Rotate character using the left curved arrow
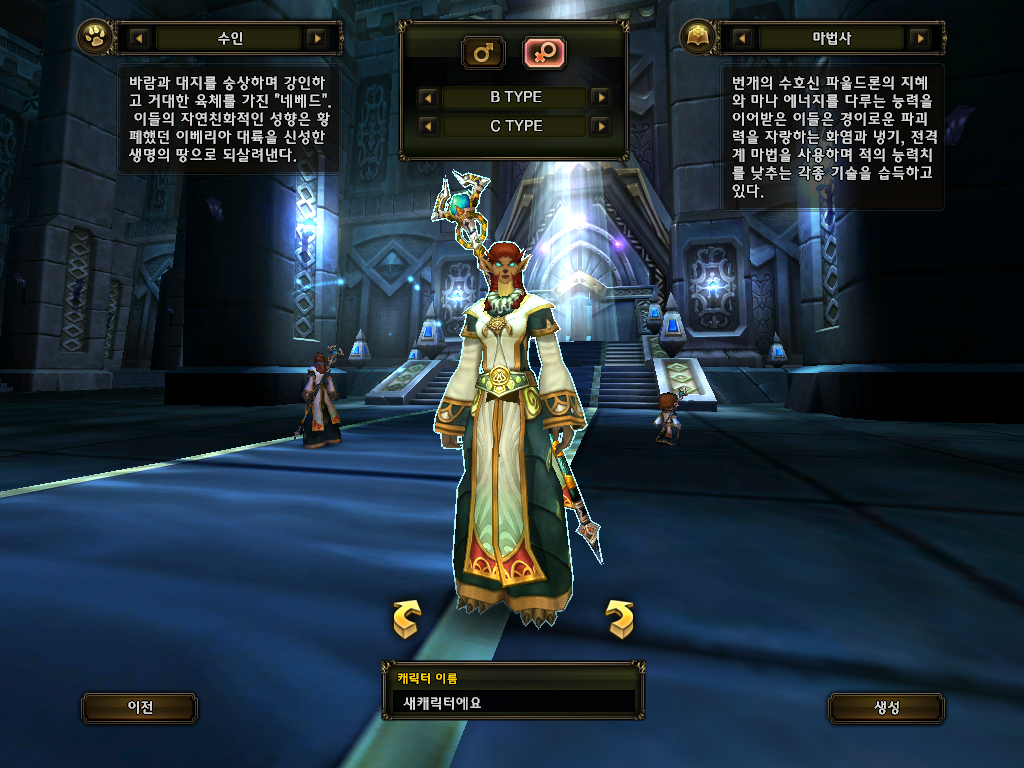Screen dimensions: 1024x768 [x=406, y=619]
